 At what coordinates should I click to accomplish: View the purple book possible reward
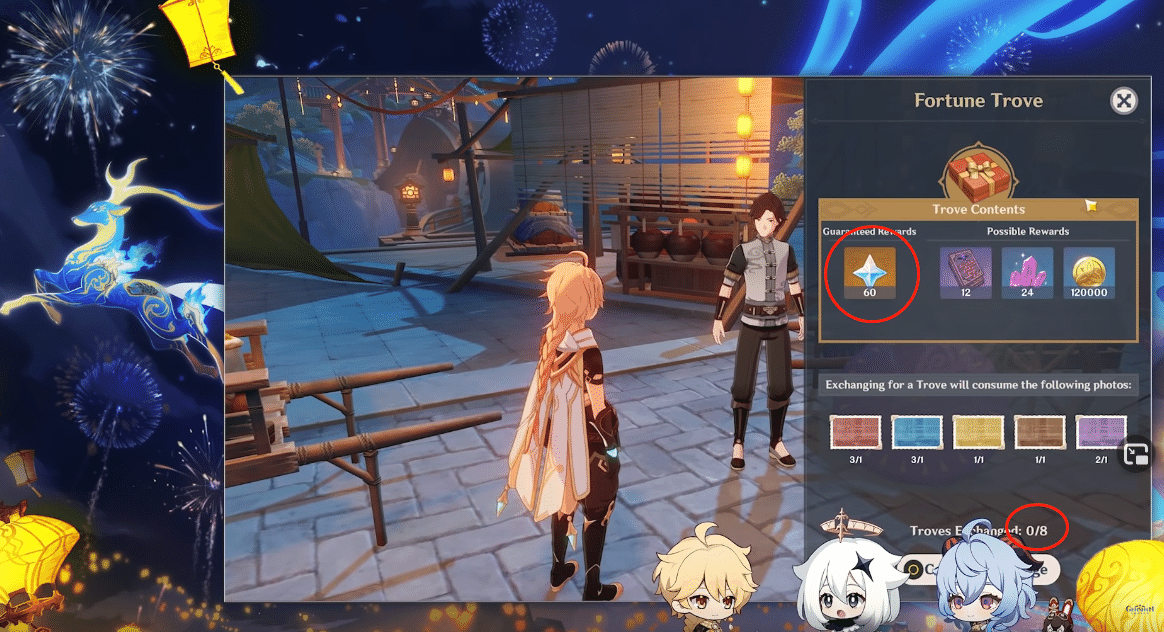click(965, 274)
